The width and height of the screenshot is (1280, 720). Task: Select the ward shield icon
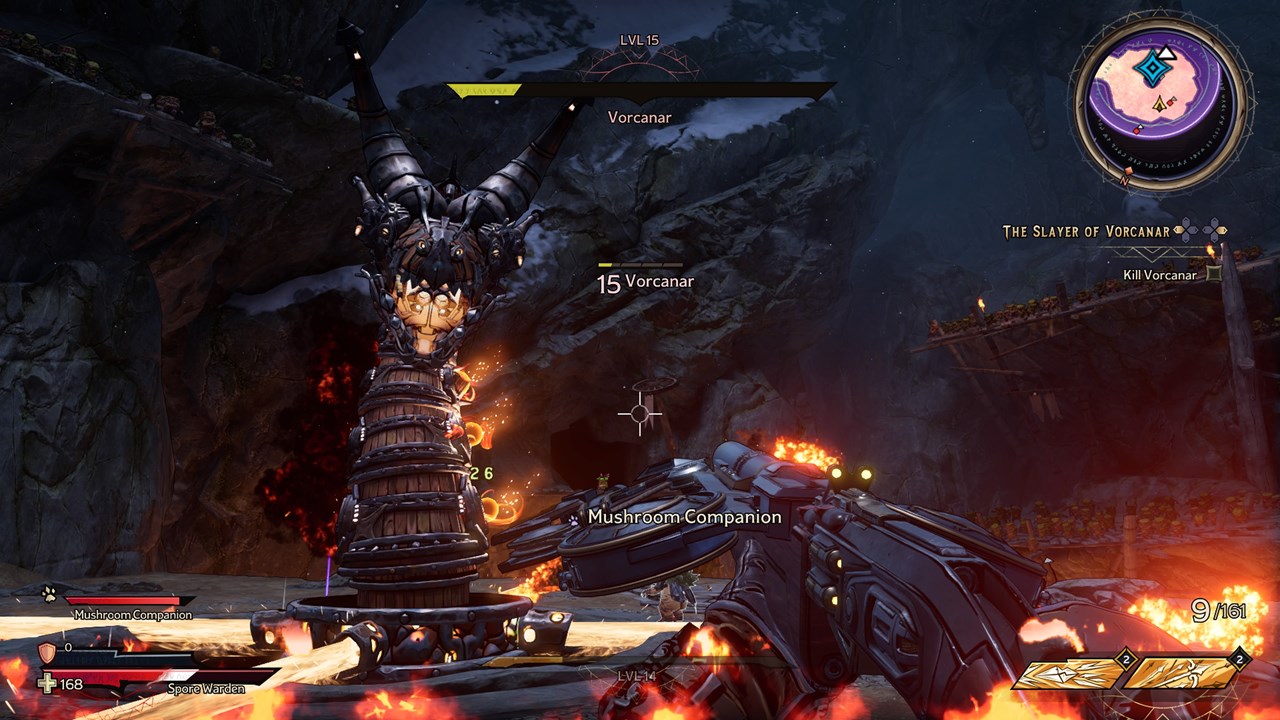[46, 653]
